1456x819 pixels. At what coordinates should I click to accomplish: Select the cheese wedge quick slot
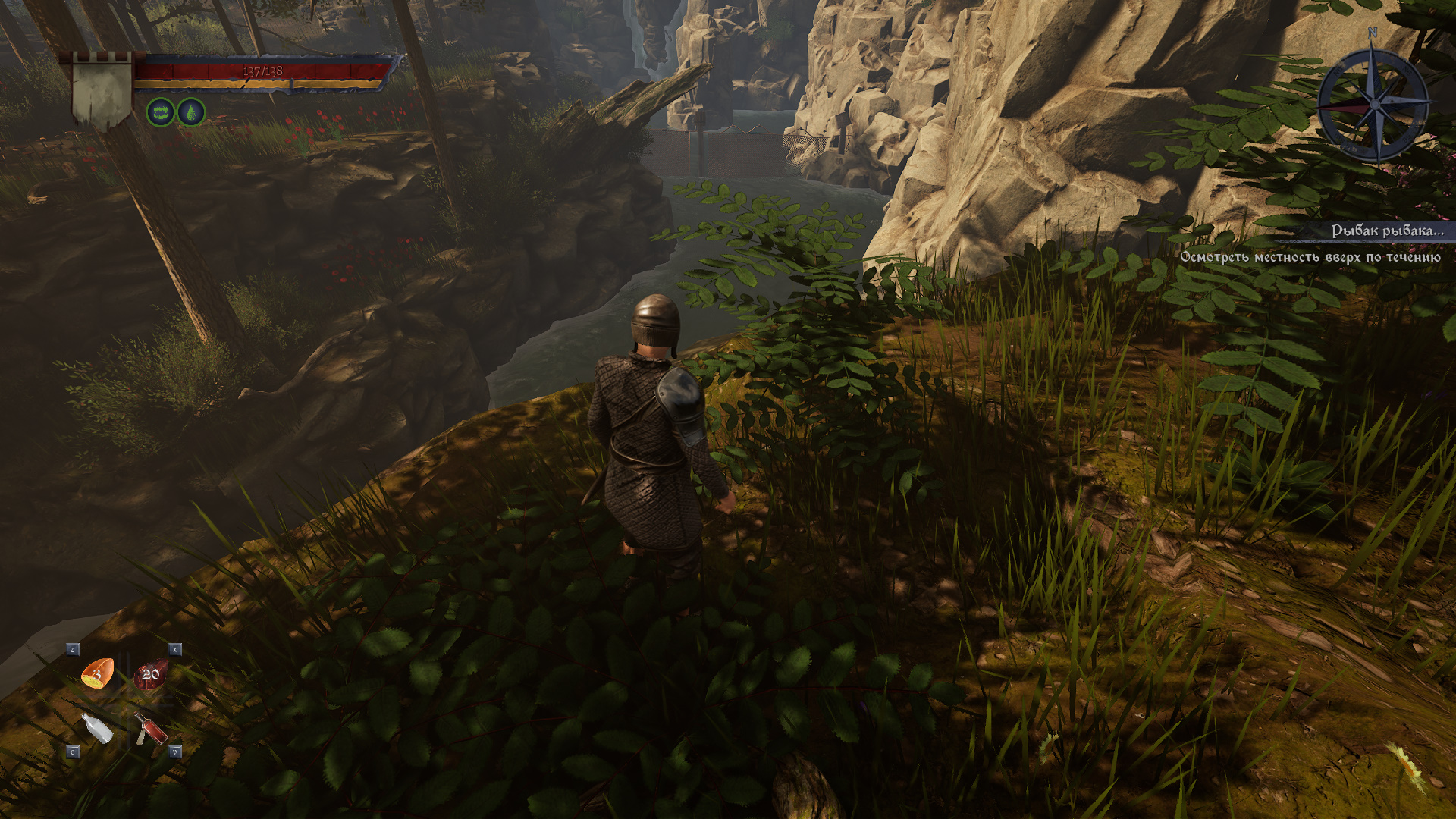[x=98, y=673]
